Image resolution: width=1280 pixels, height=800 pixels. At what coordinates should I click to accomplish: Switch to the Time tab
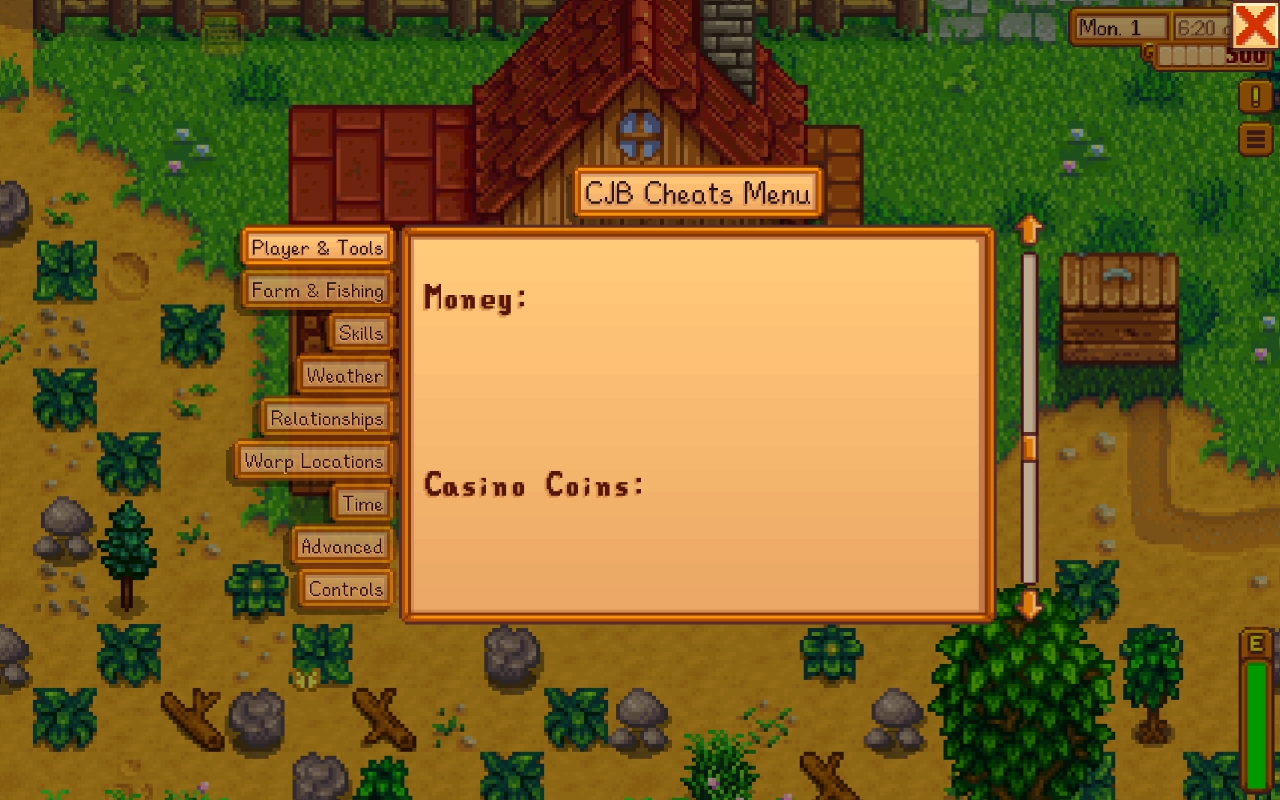[x=361, y=504]
